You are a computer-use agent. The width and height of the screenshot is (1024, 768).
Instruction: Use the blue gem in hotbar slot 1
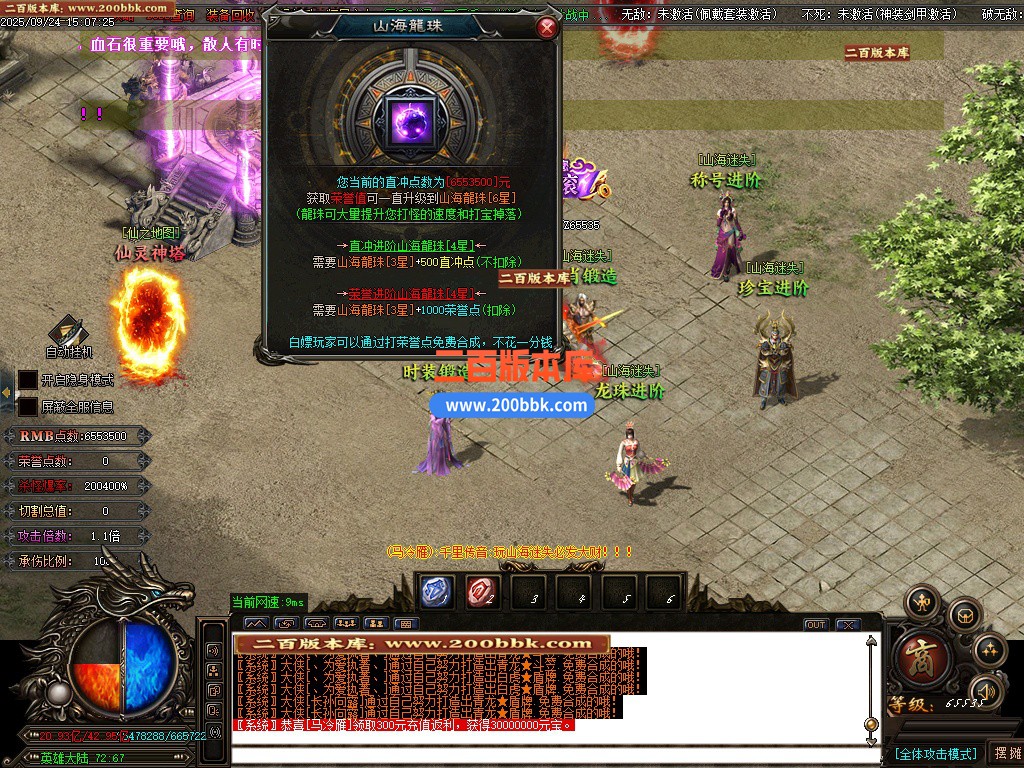[x=436, y=592]
